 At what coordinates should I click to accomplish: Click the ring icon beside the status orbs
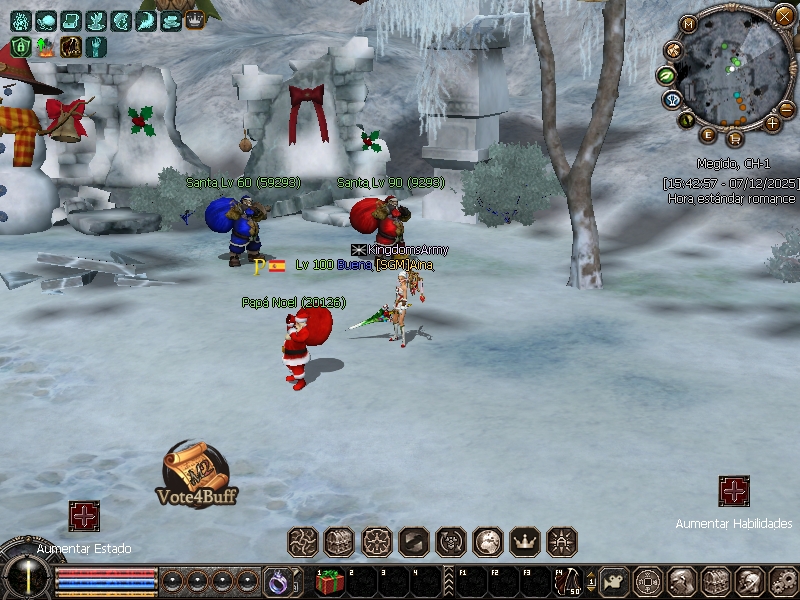click(x=276, y=581)
